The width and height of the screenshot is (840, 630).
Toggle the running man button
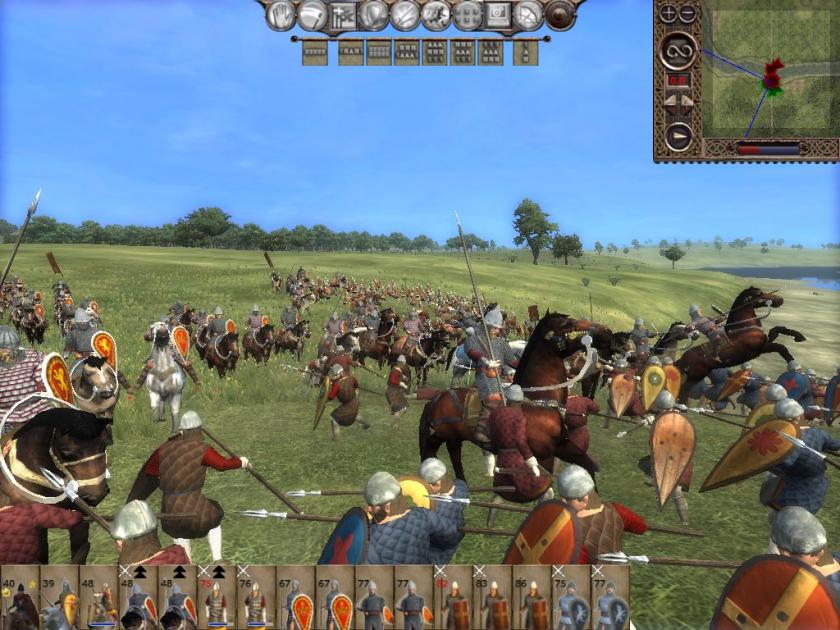coord(436,14)
